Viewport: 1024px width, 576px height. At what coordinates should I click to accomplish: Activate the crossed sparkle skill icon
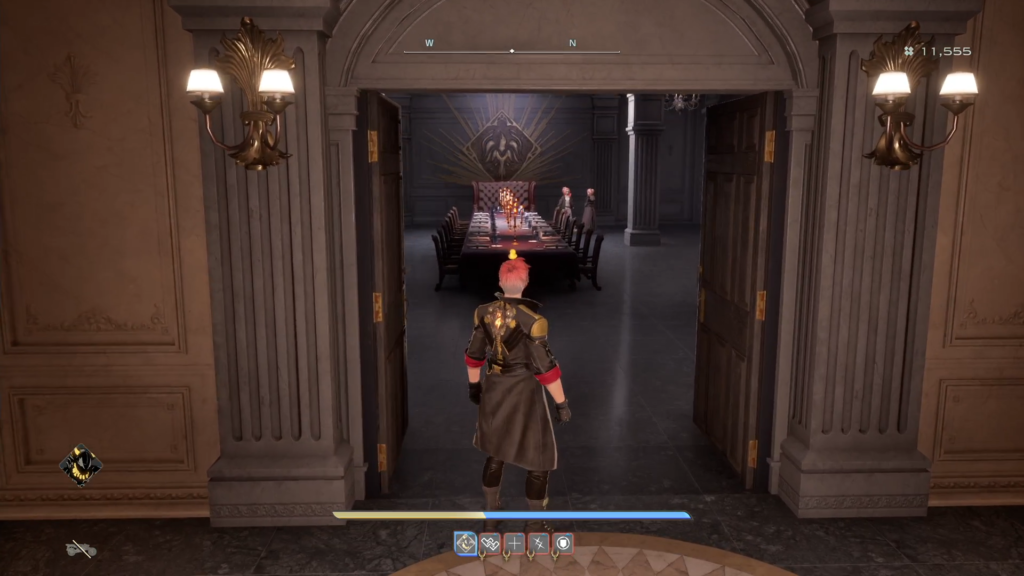pos(539,543)
